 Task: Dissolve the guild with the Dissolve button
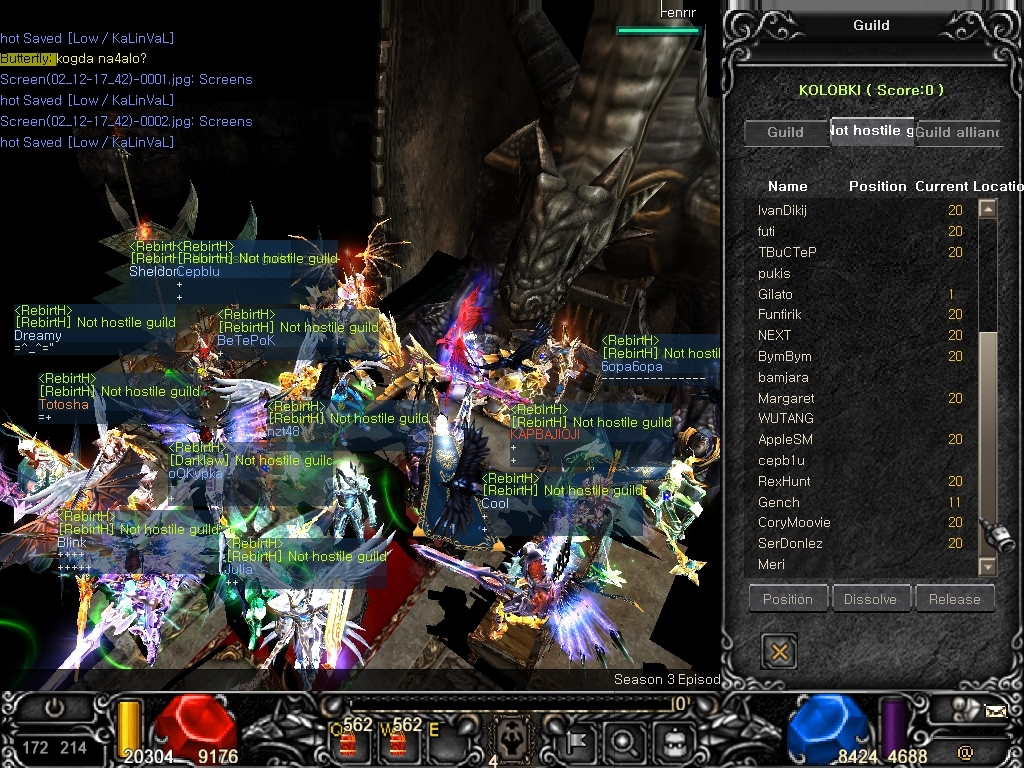[871, 599]
